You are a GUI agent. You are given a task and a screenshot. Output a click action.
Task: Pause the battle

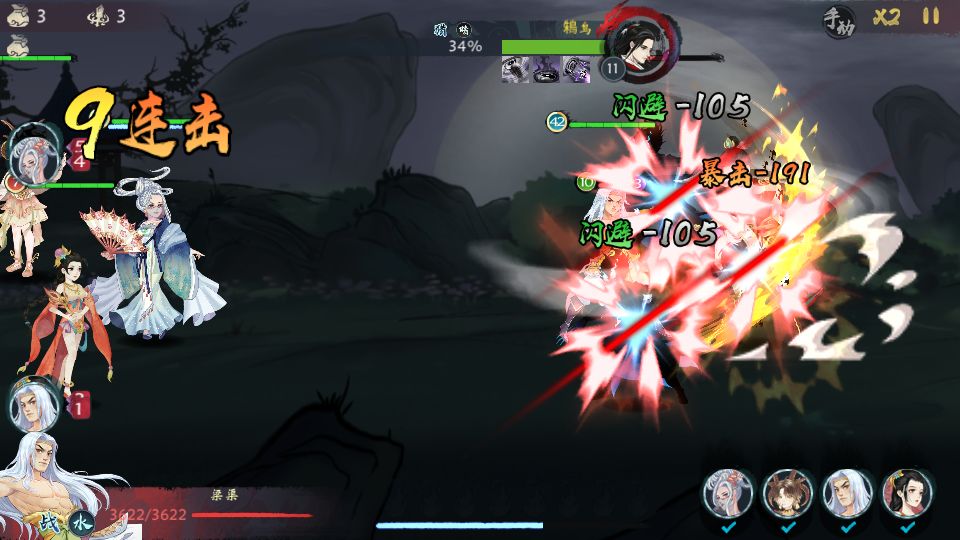pos(931,16)
